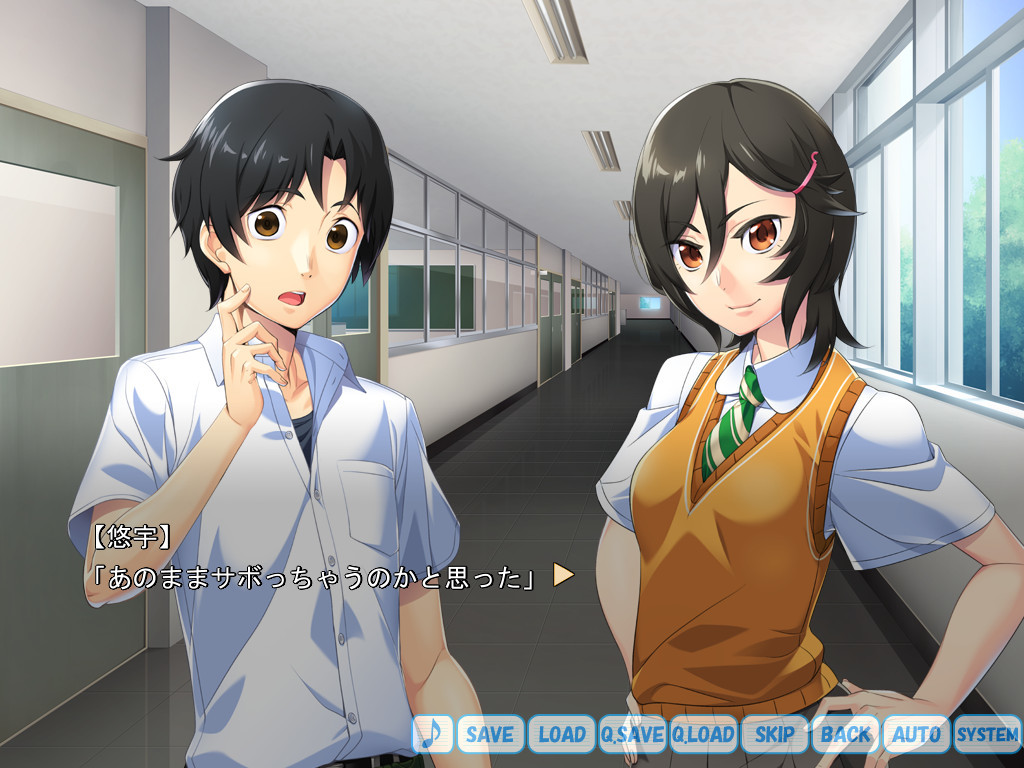Activate SKIP to fast-forward dialogue
1024x768 pixels.
(x=774, y=734)
